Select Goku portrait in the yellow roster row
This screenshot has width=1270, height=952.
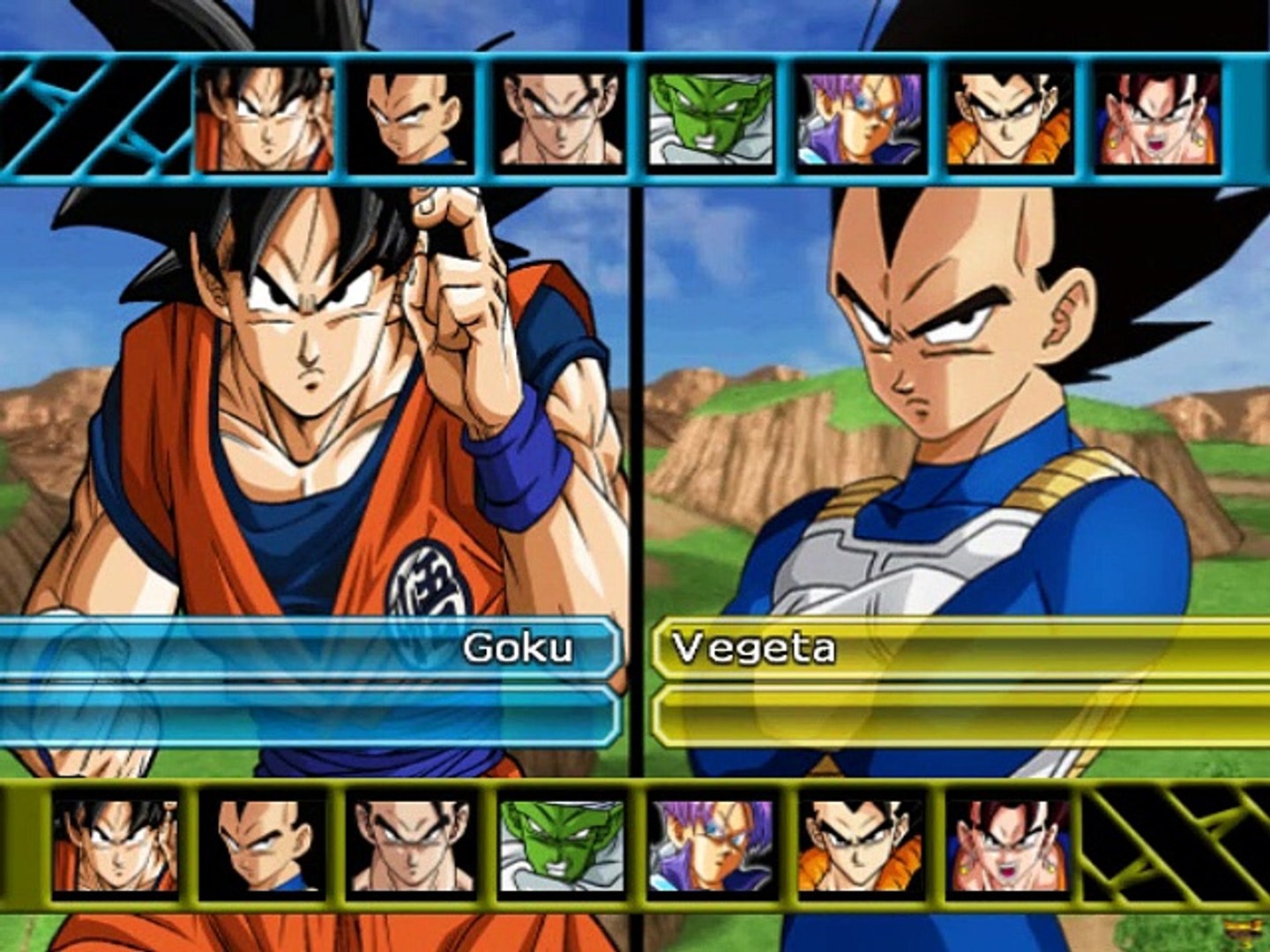tap(115, 846)
